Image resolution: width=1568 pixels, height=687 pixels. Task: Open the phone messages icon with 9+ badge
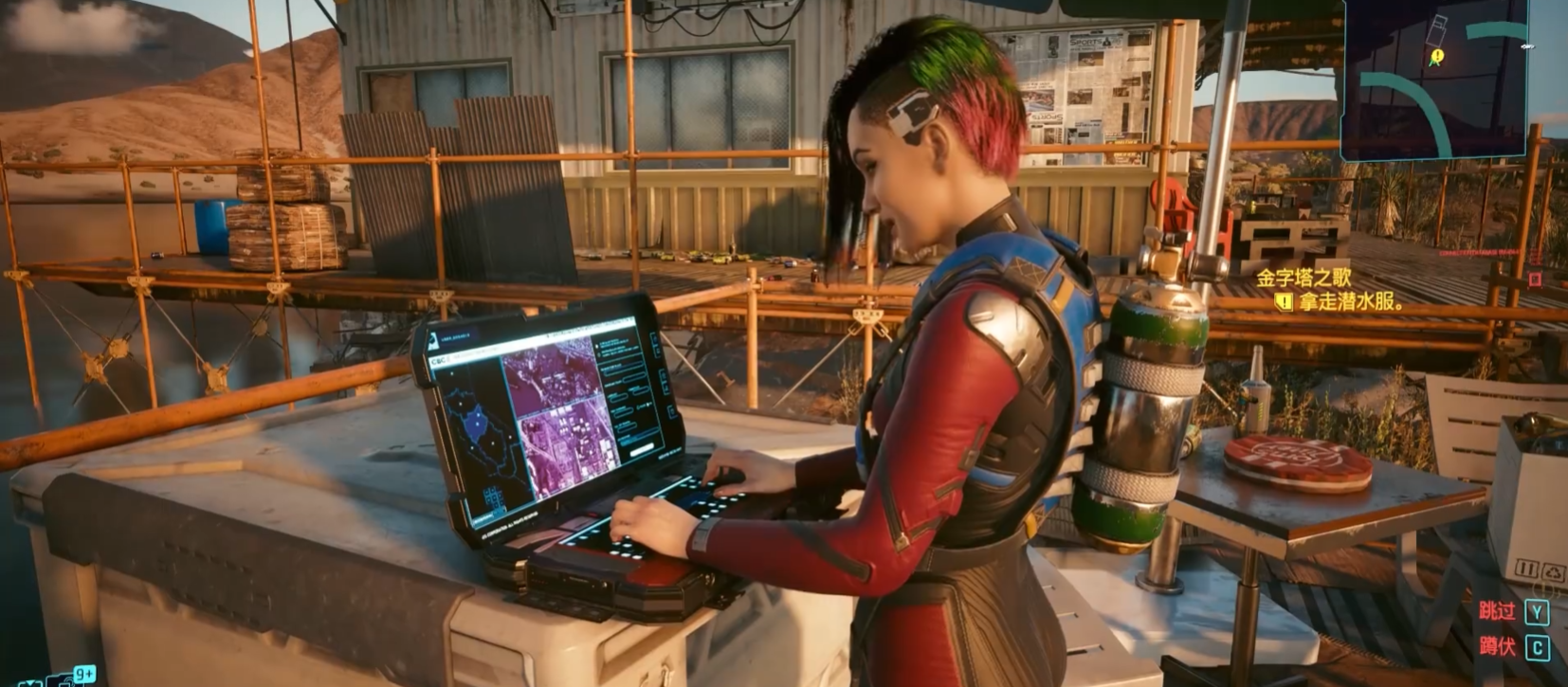[x=68, y=678]
